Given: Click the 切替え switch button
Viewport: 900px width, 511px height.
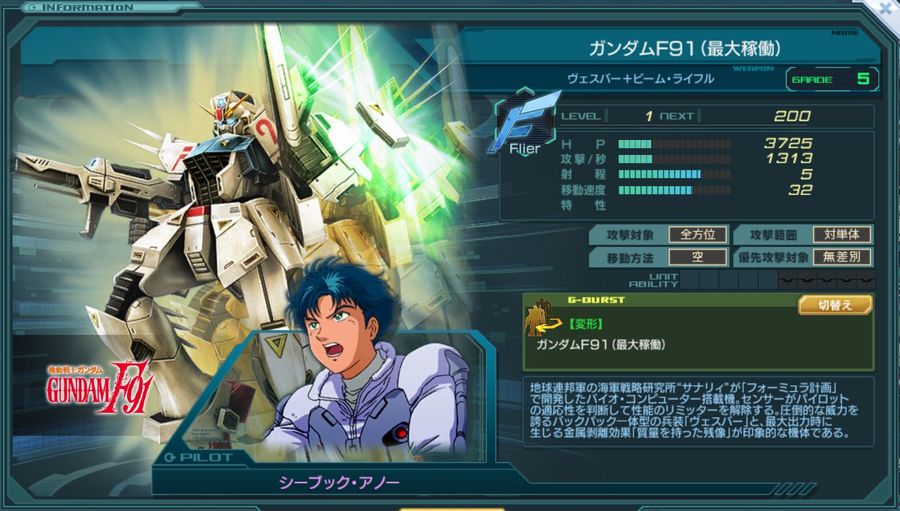Looking at the screenshot, I should [834, 304].
